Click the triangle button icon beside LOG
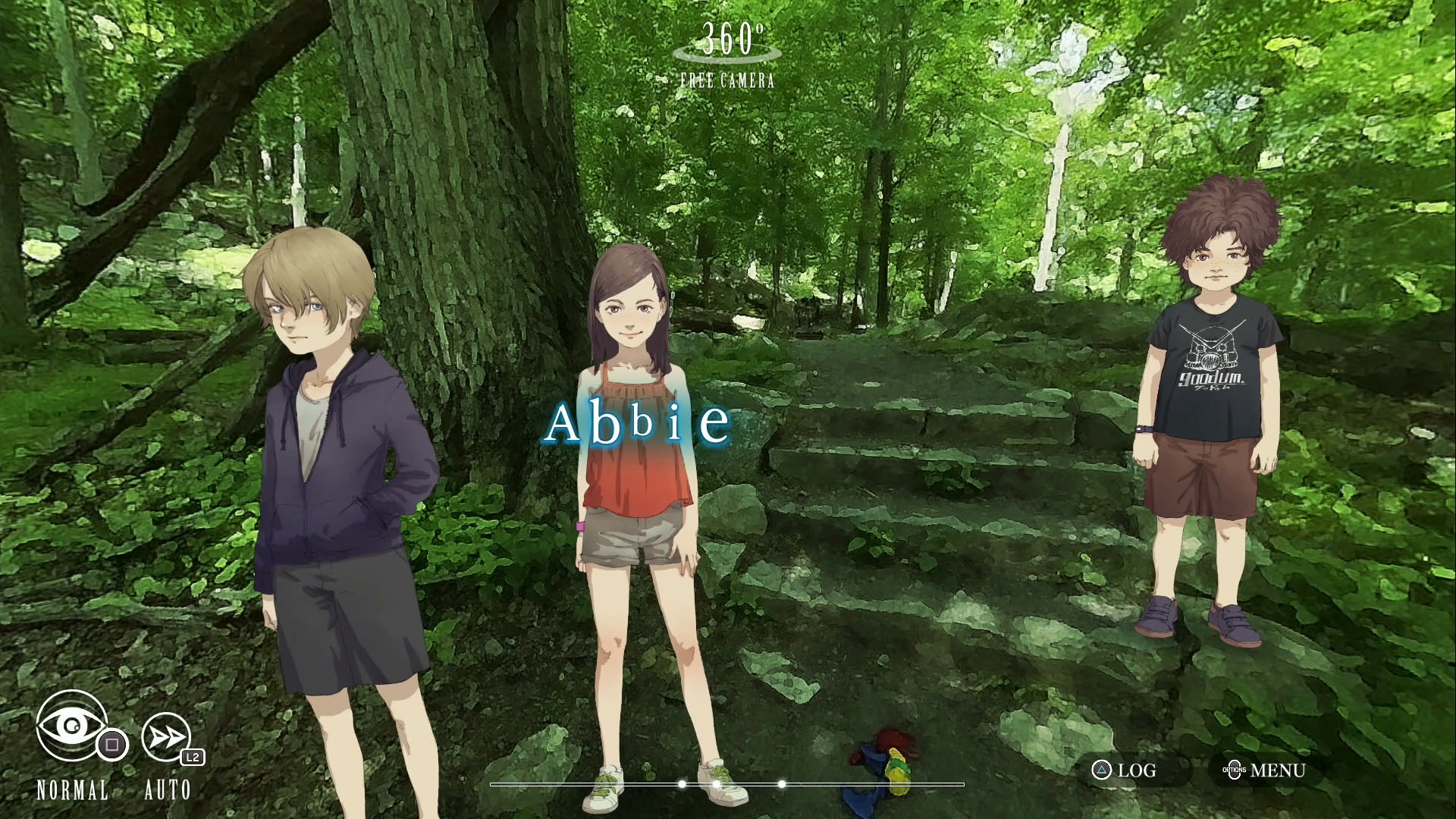1456x819 pixels. click(x=1101, y=771)
